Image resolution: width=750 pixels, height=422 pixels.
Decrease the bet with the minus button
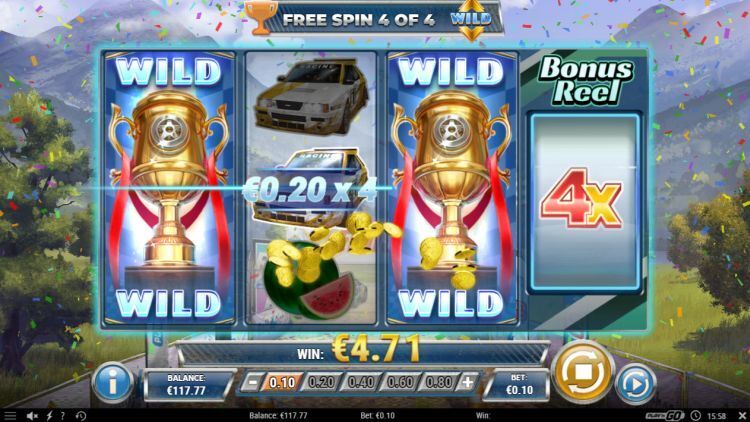[x=255, y=382]
